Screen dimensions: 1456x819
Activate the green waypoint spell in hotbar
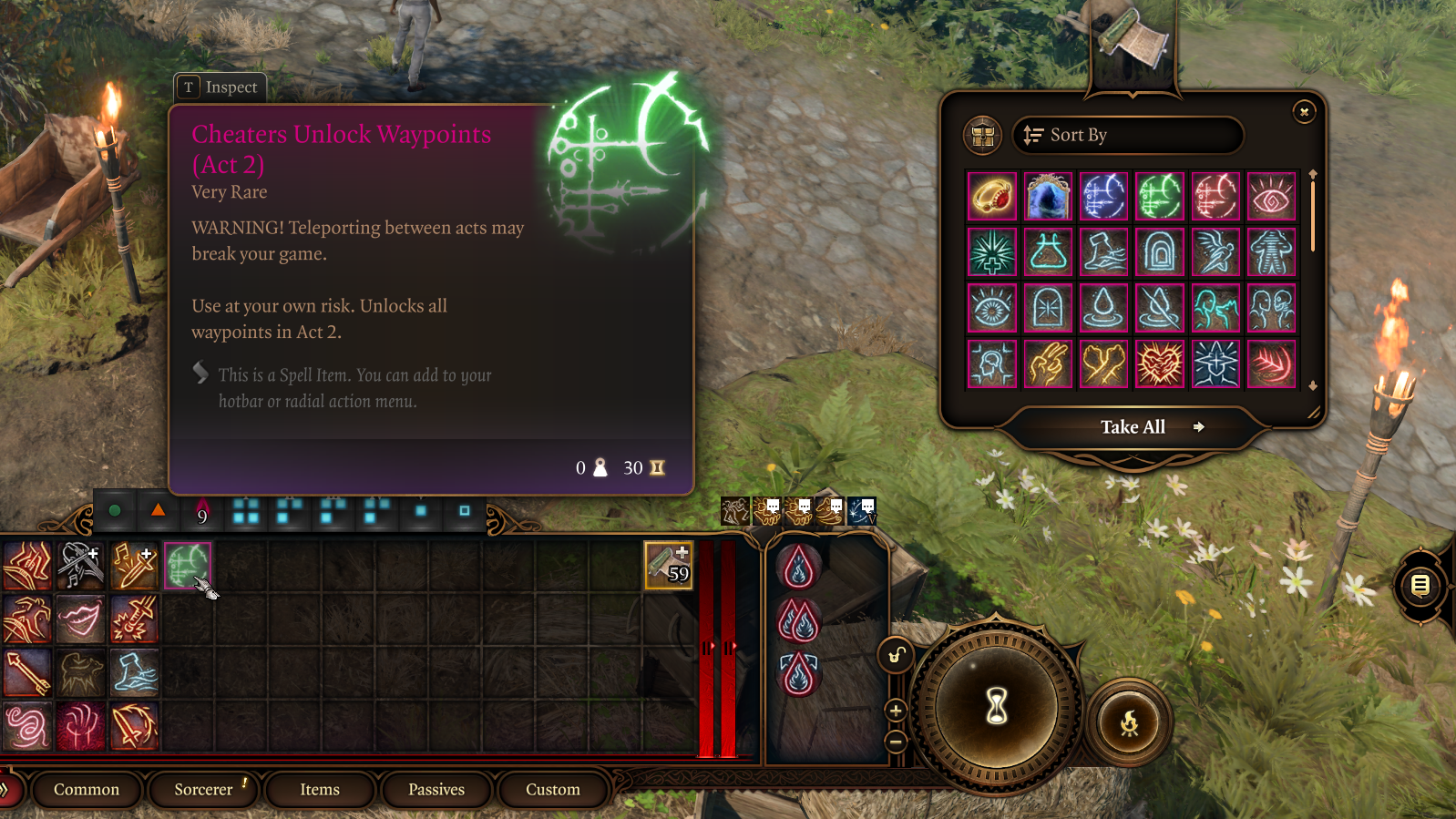coord(188,566)
